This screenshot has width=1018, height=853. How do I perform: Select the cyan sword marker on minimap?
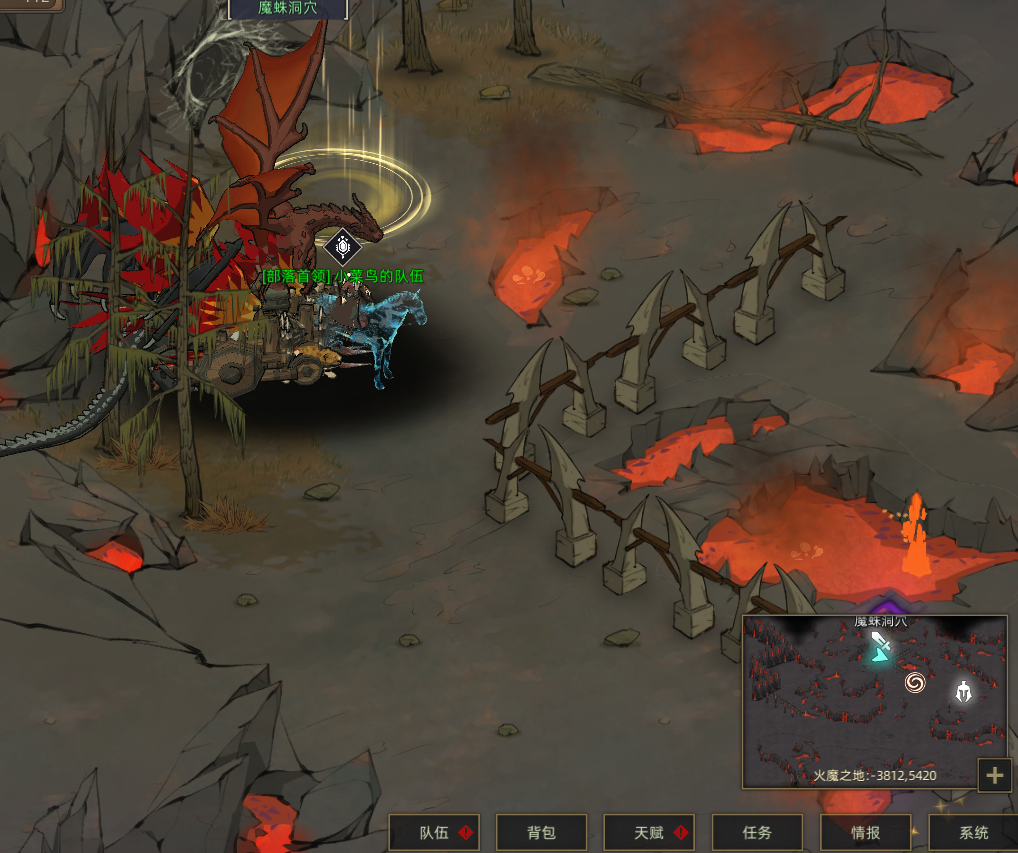click(x=880, y=647)
